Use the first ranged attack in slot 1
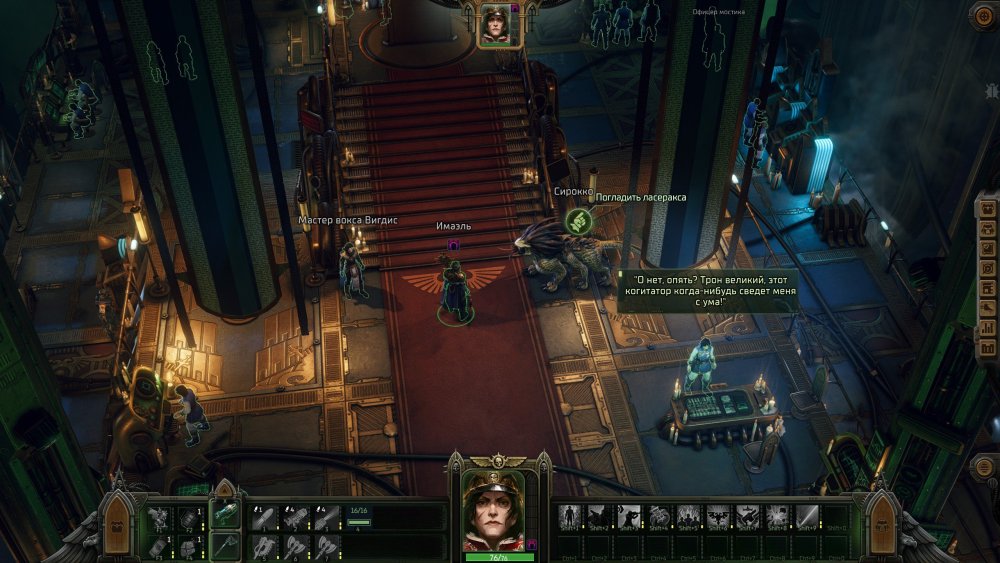Image resolution: width=1000 pixels, height=563 pixels. [x=264, y=517]
